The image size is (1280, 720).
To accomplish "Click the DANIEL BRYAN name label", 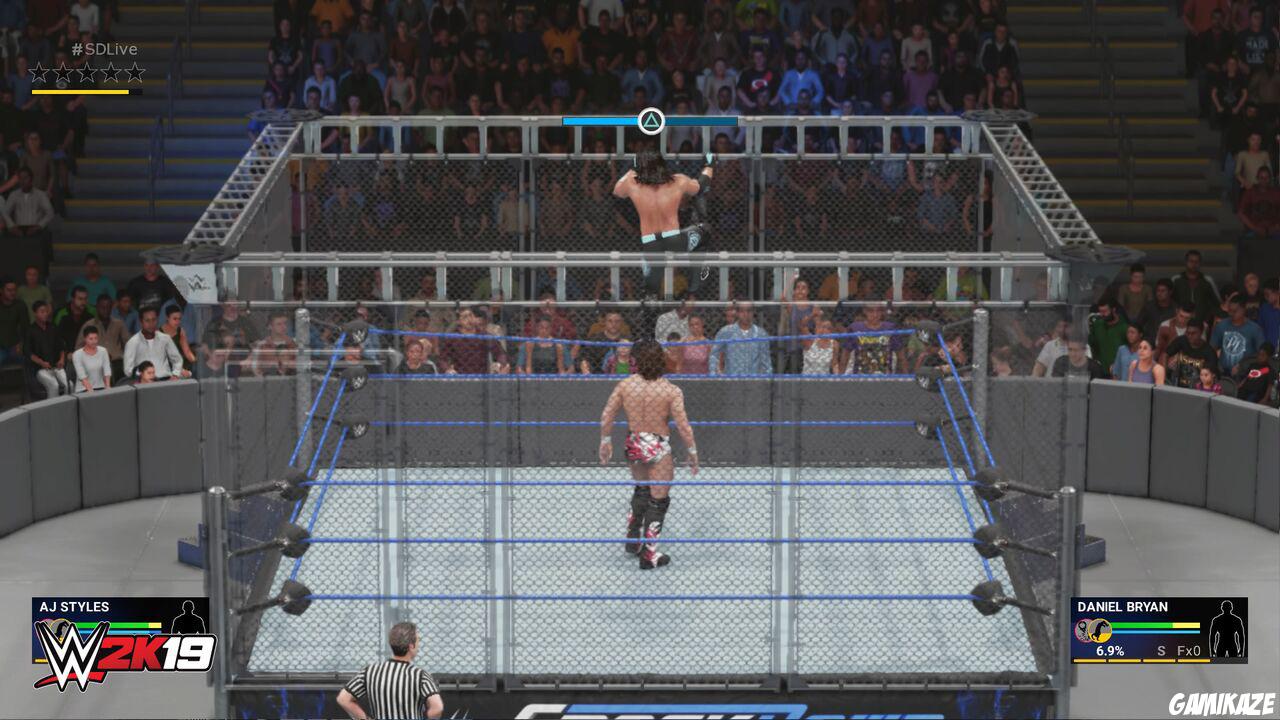I will click(1123, 606).
